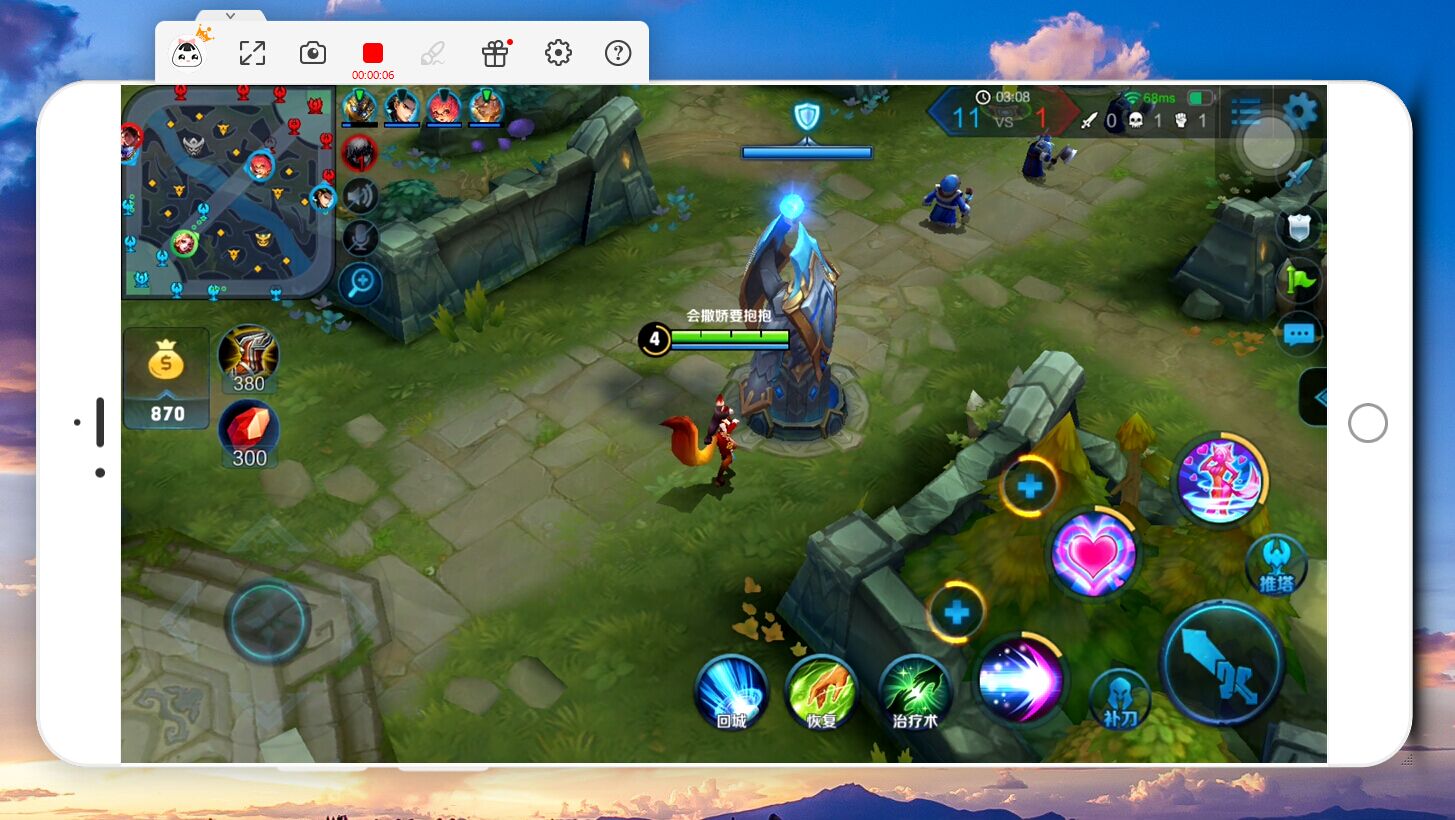Toggle the microphone mute button
Screen dimensions: 1455x820
(x=360, y=238)
